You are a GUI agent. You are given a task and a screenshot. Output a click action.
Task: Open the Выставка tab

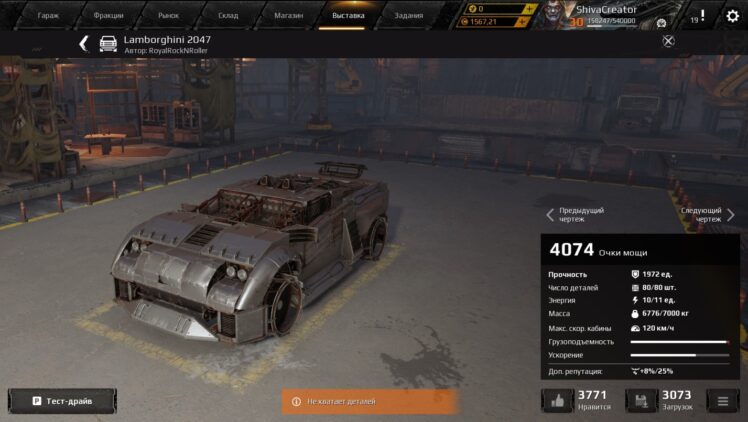pos(349,16)
